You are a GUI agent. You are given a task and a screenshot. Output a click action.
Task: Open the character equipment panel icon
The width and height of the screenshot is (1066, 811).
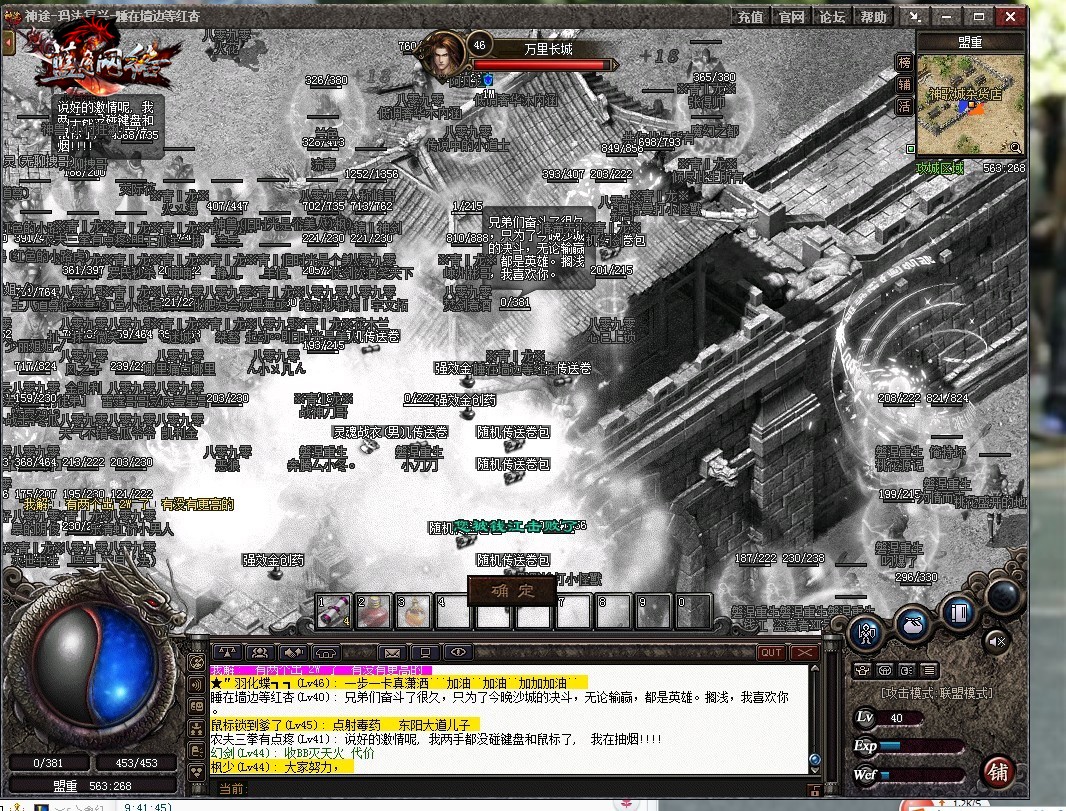(866, 631)
